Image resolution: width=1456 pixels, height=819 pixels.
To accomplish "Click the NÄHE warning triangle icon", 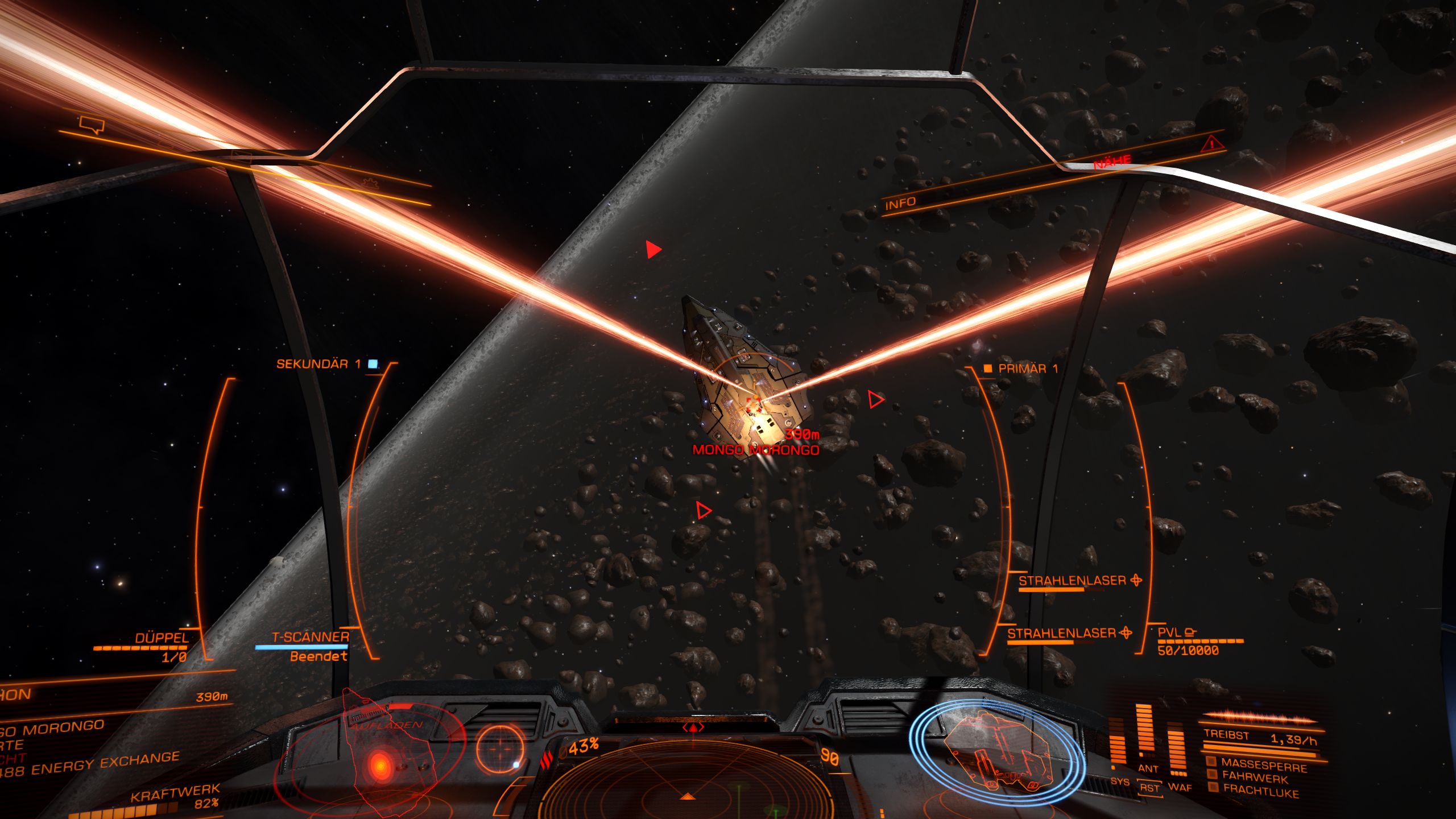I will point(1212,143).
